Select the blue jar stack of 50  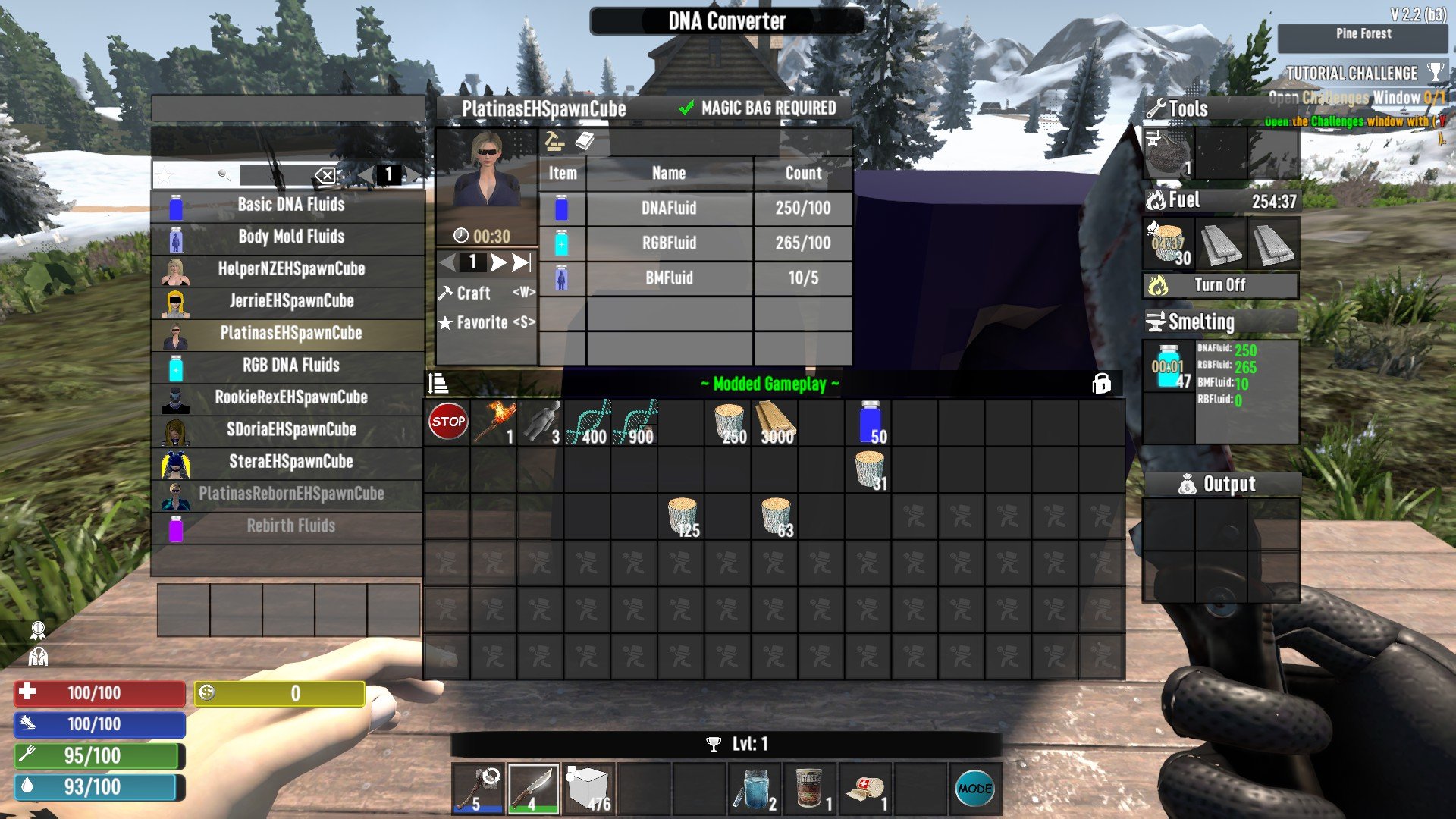click(x=869, y=422)
